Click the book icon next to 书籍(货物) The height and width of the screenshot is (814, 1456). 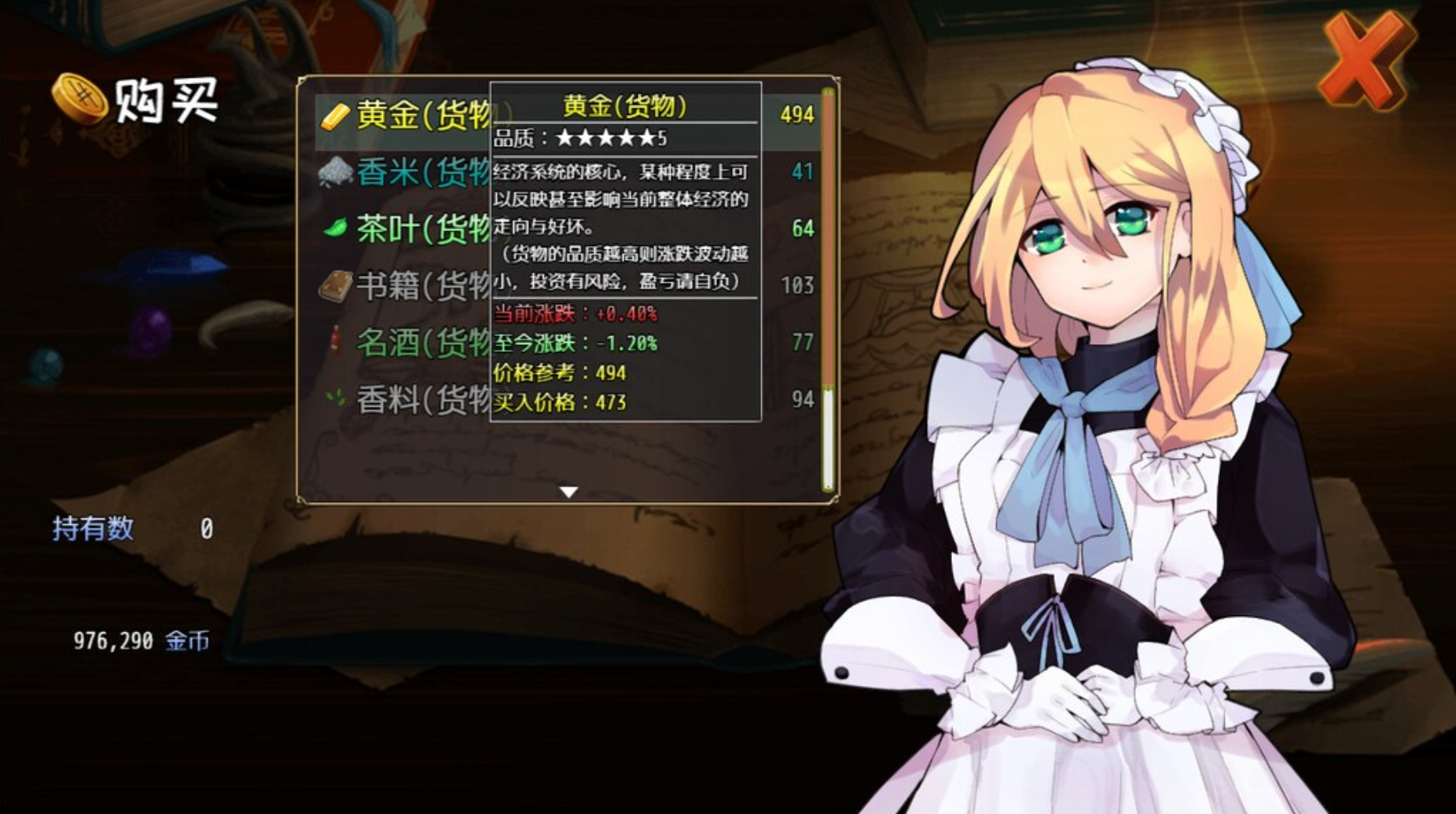(333, 286)
